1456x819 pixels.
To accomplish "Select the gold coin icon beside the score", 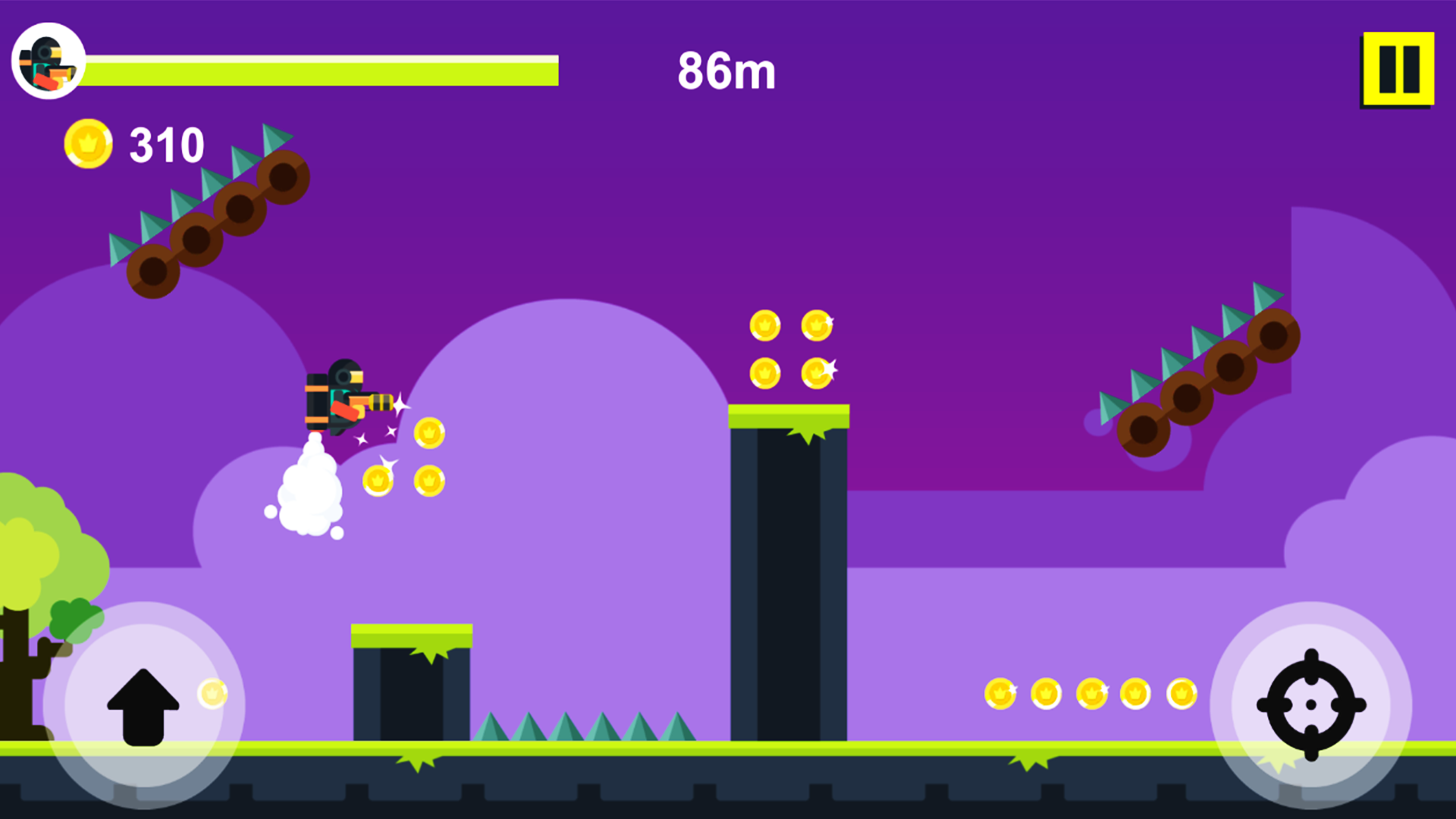I will 87,143.
